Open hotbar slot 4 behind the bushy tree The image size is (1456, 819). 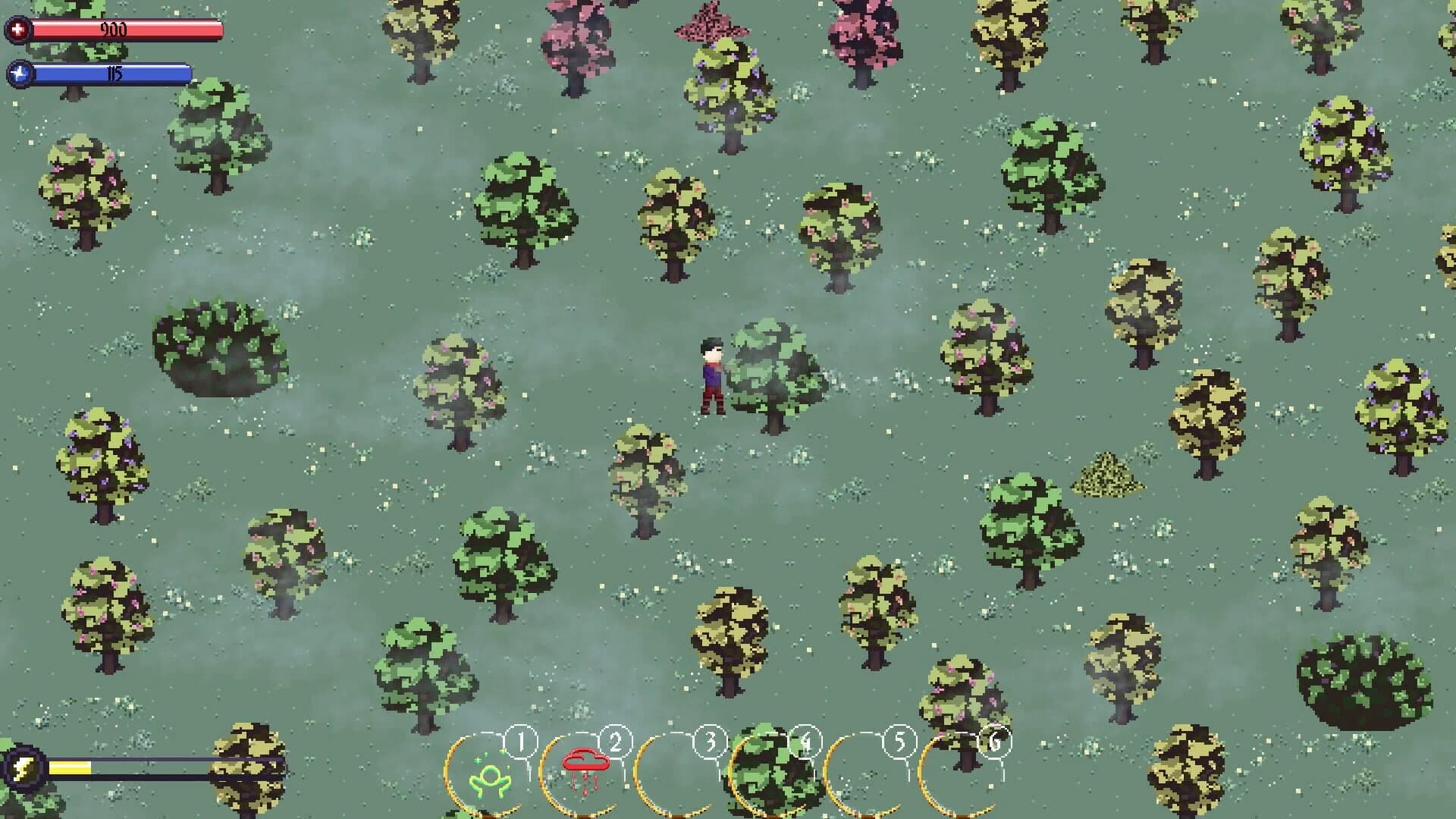[775, 773]
